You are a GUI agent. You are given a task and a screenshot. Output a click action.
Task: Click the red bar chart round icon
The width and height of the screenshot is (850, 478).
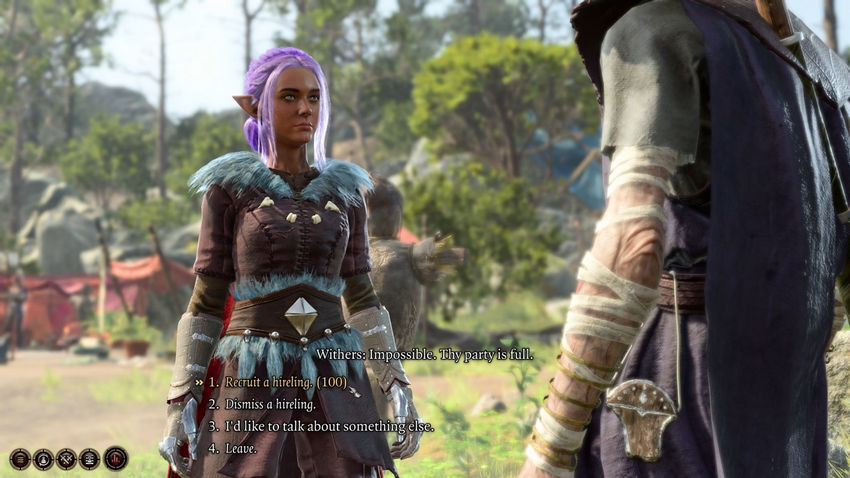click(x=115, y=459)
